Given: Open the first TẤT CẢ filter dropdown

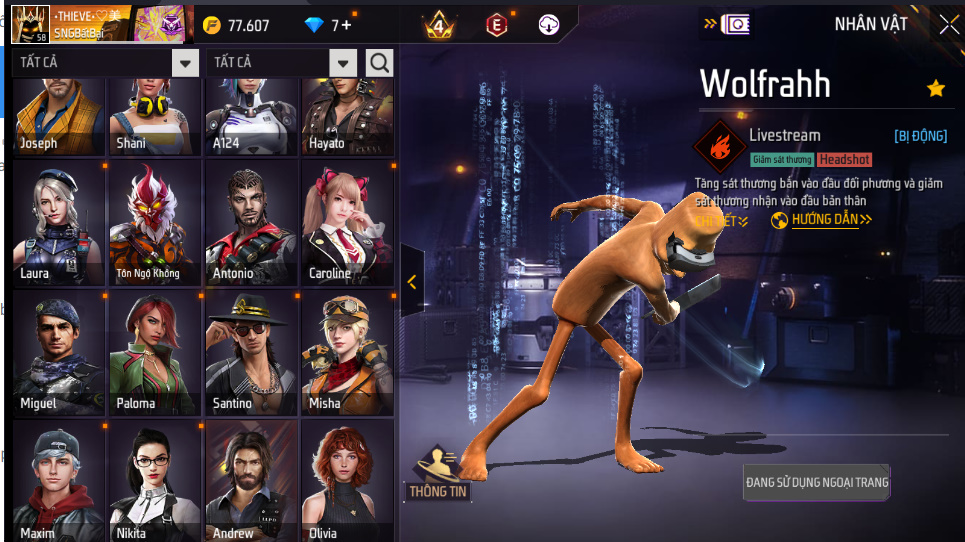Looking at the screenshot, I should (185, 63).
